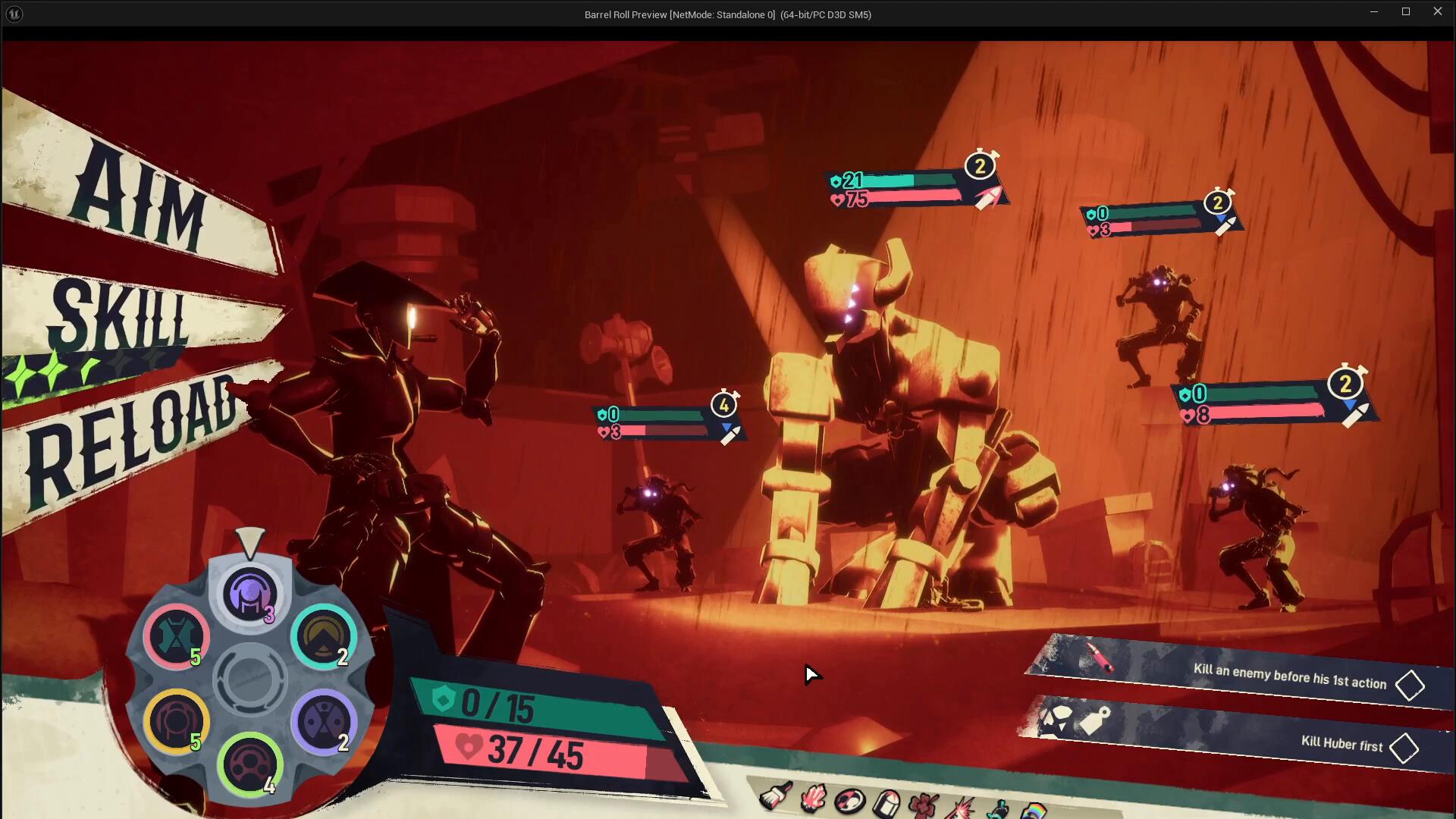Select the paintbrush item icon
The image size is (1456, 819).
pos(775,796)
